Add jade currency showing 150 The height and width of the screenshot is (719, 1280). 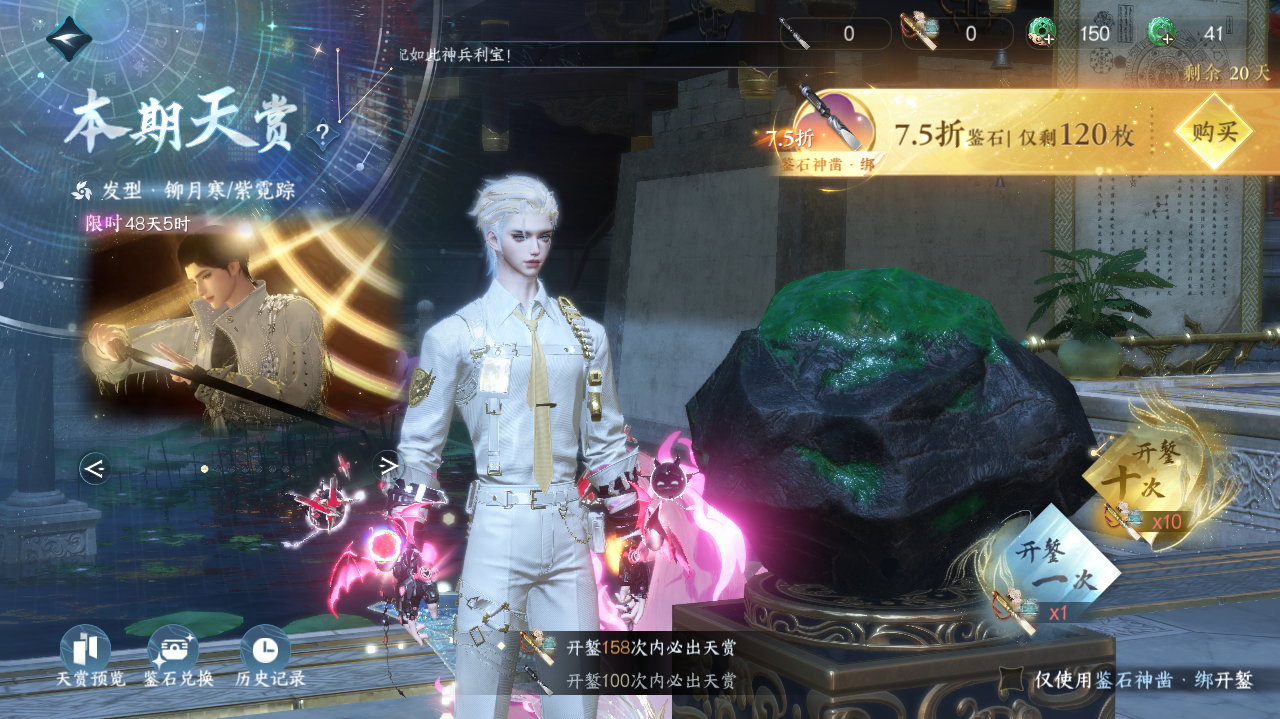tap(1042, 33)
